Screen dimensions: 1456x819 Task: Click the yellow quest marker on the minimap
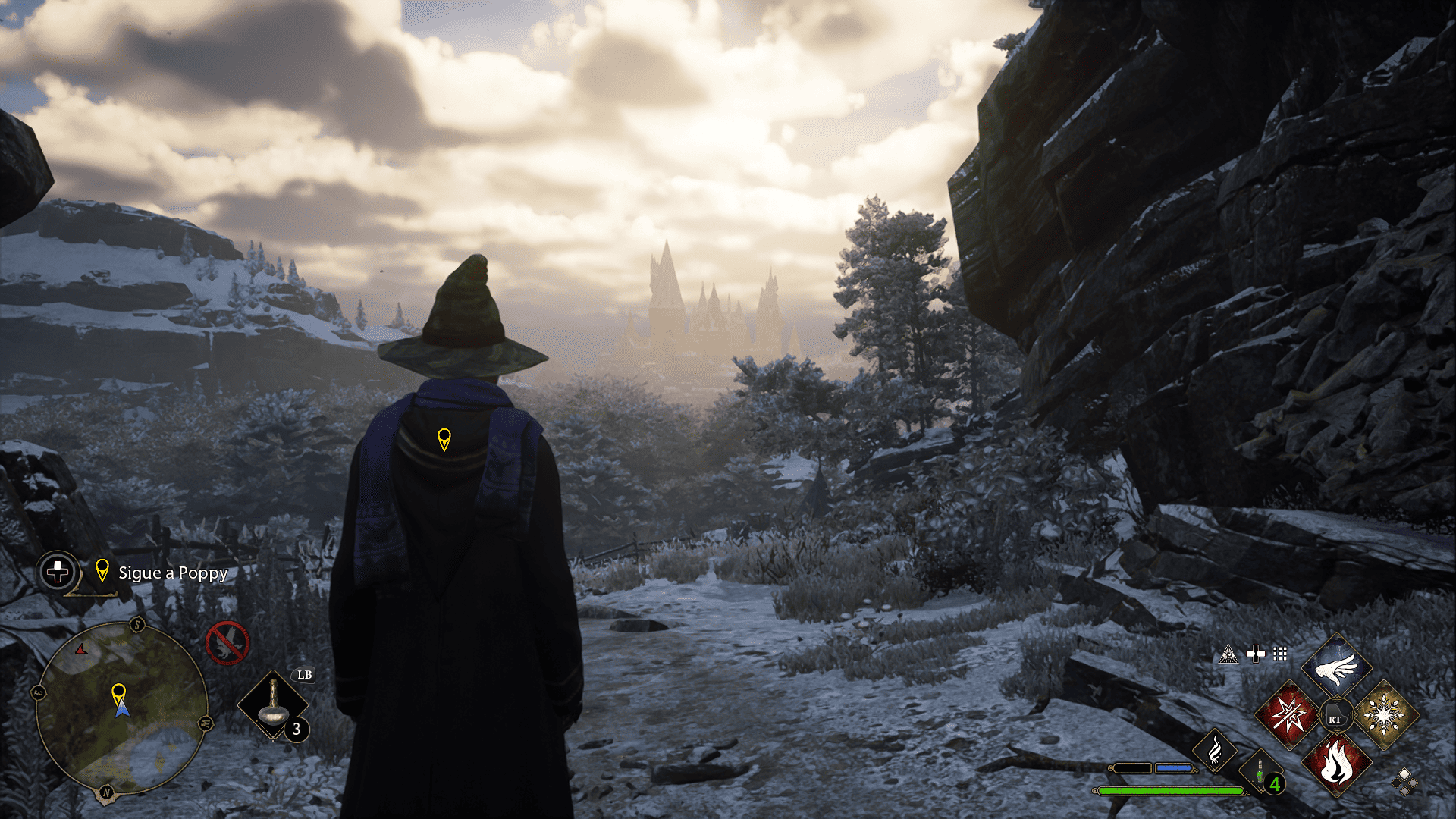click(x=118, y=693)
